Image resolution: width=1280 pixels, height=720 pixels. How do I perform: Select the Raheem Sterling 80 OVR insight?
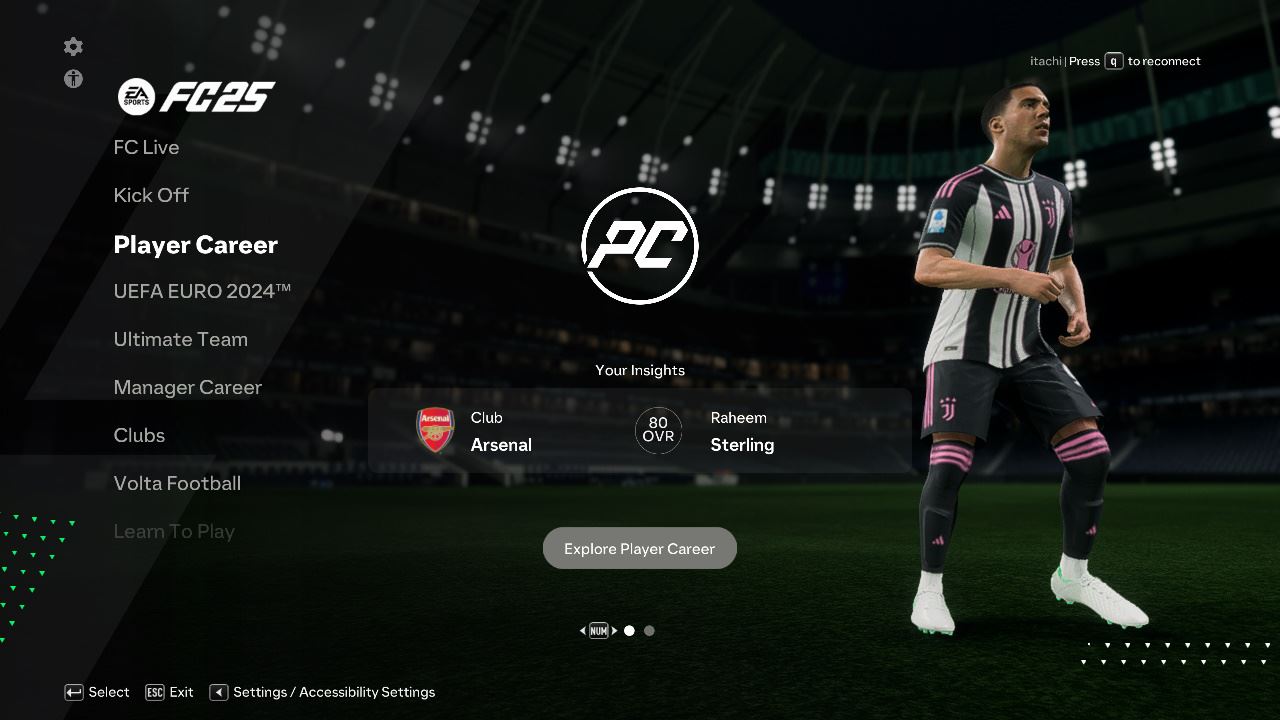[x=706, y=431]
